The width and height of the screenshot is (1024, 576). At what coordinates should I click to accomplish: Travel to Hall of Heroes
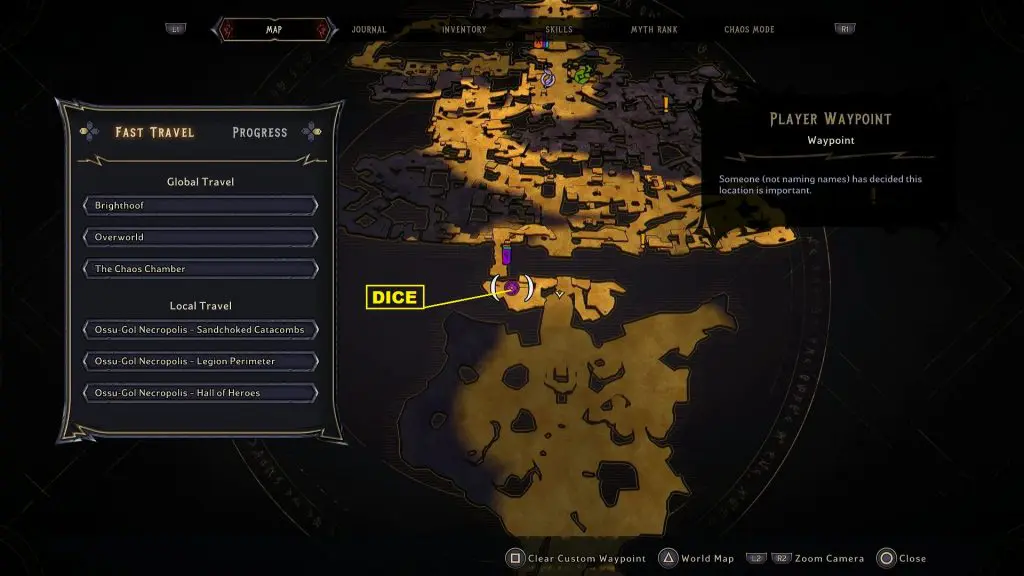click(201, 393)
